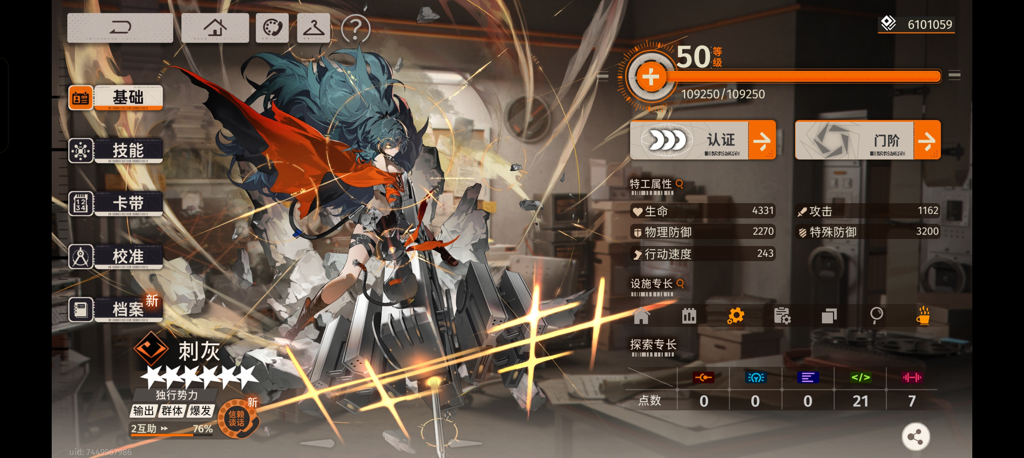Open the 卡带 cassette tab
The height and width of the screenshot is (458, 1024).
115,203
